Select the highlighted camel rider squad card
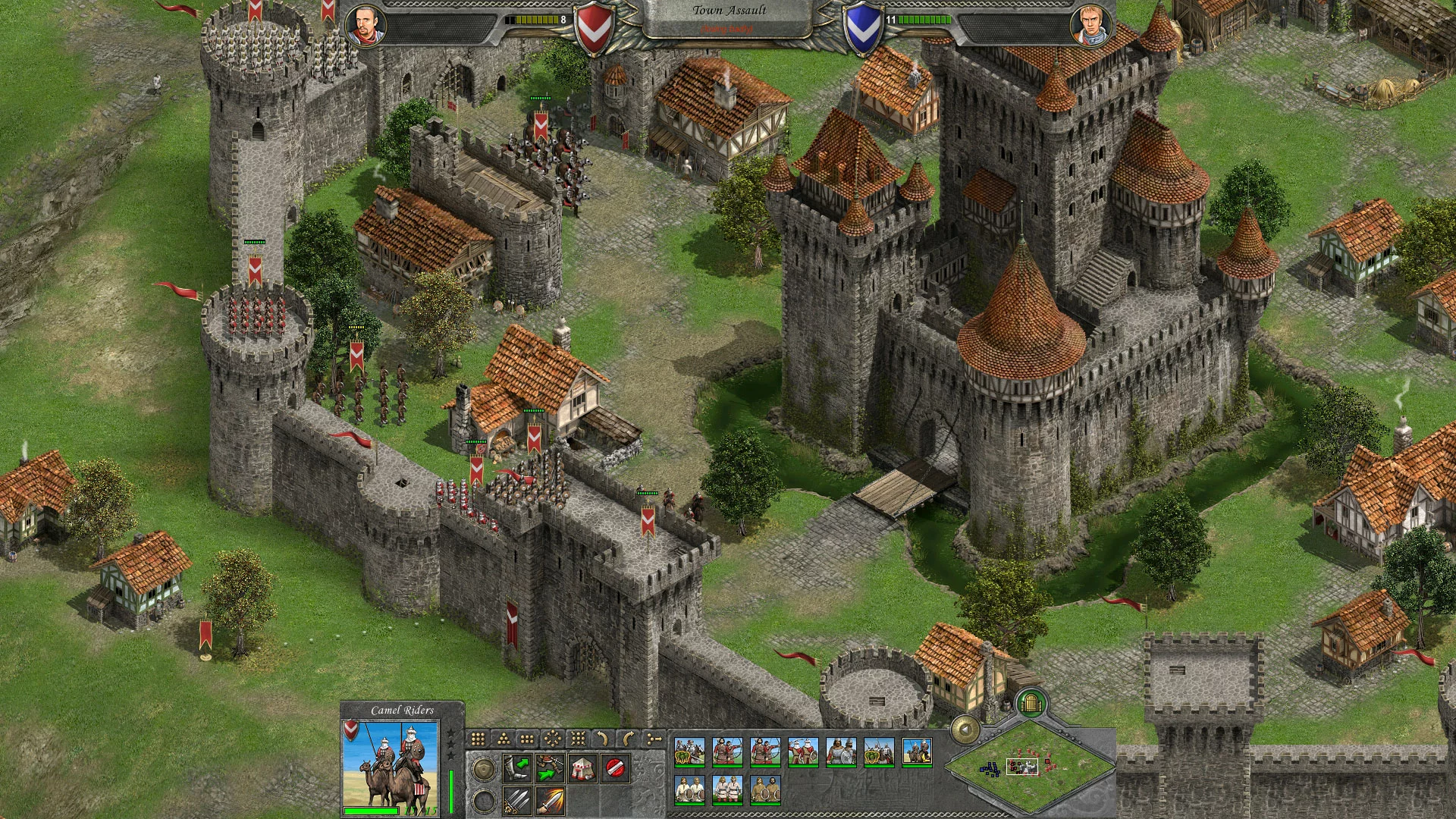Image resolution: width=1456 pixels, height=819 pixels. 916,752
